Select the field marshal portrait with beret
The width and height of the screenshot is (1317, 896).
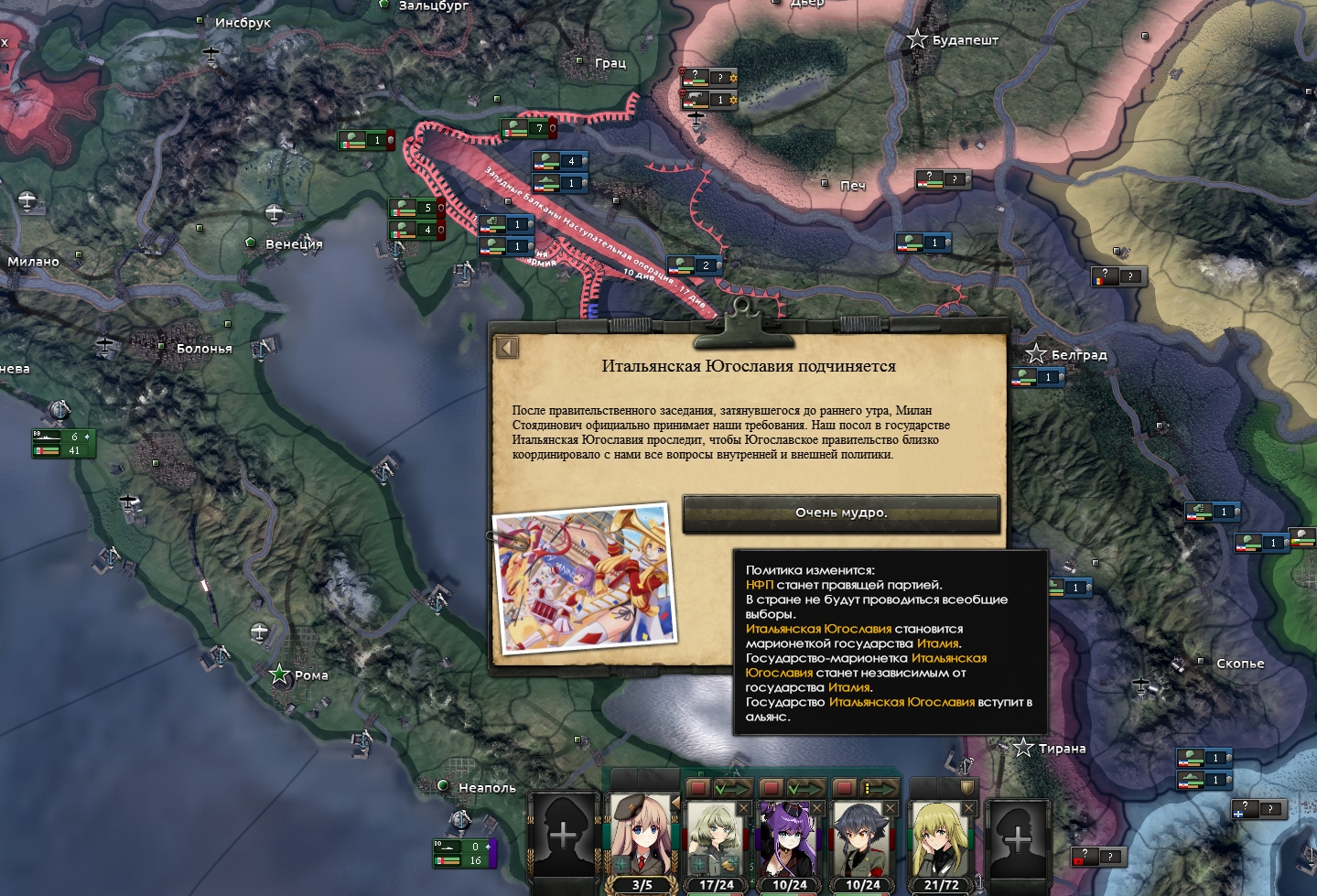pyautogui.click(x=641, y=839)
